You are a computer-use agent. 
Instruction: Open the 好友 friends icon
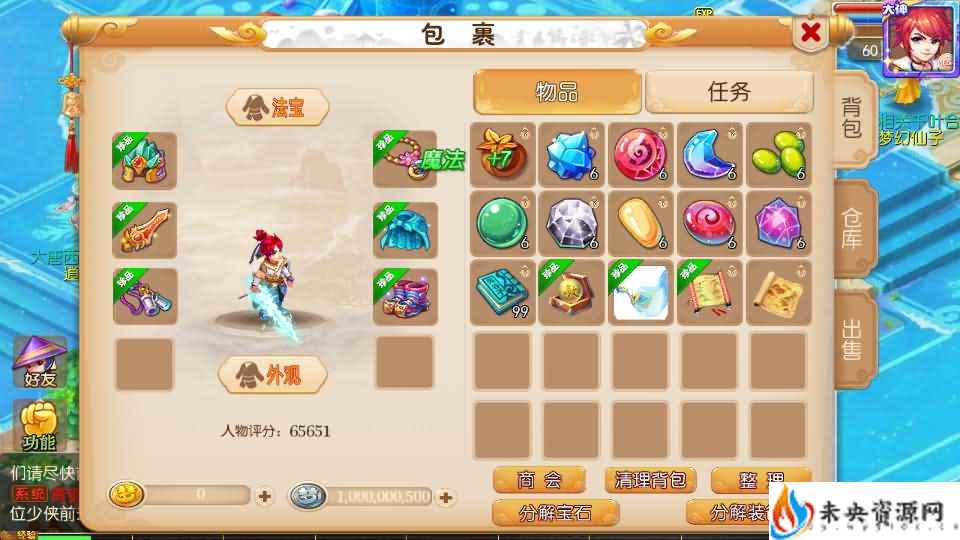[x=37, y=363]
